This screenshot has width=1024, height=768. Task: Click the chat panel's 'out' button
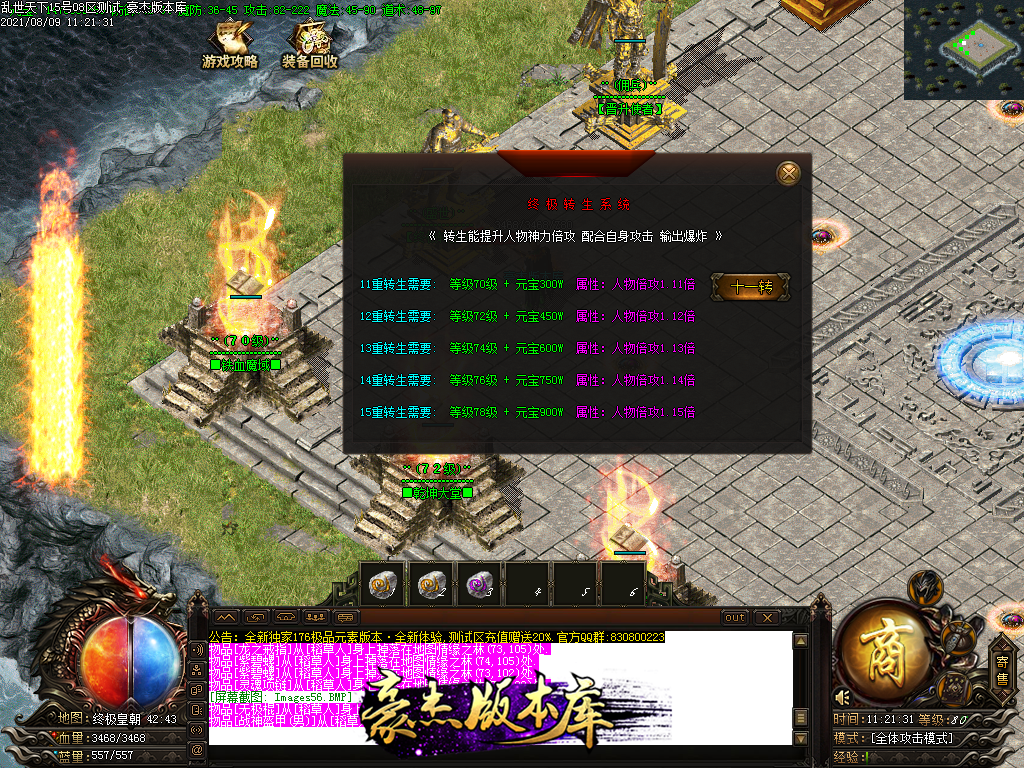(735, 617)
